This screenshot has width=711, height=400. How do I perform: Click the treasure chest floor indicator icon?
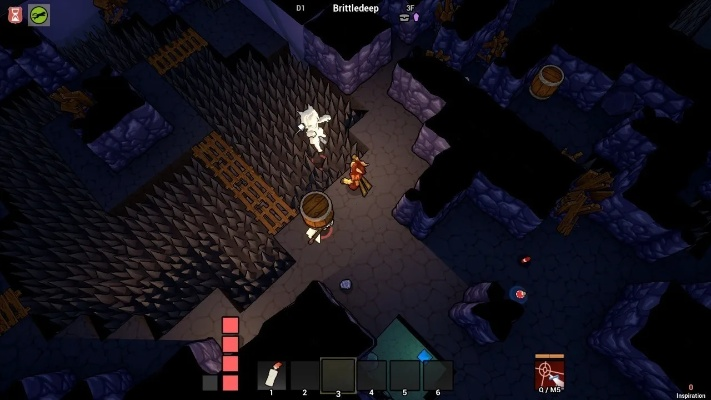[x=405, y=17]
